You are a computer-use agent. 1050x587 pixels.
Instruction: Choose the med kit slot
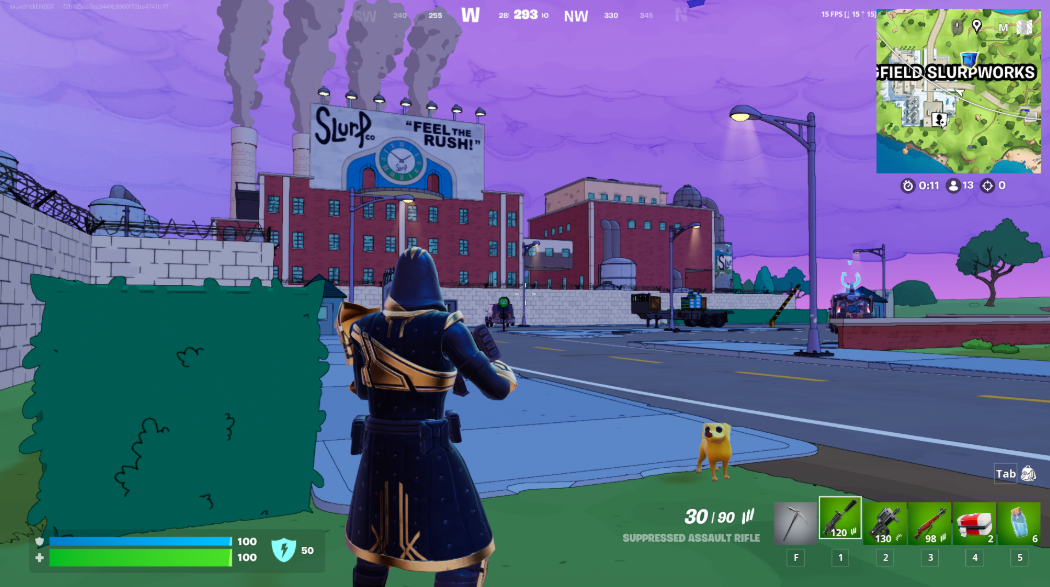974,522
